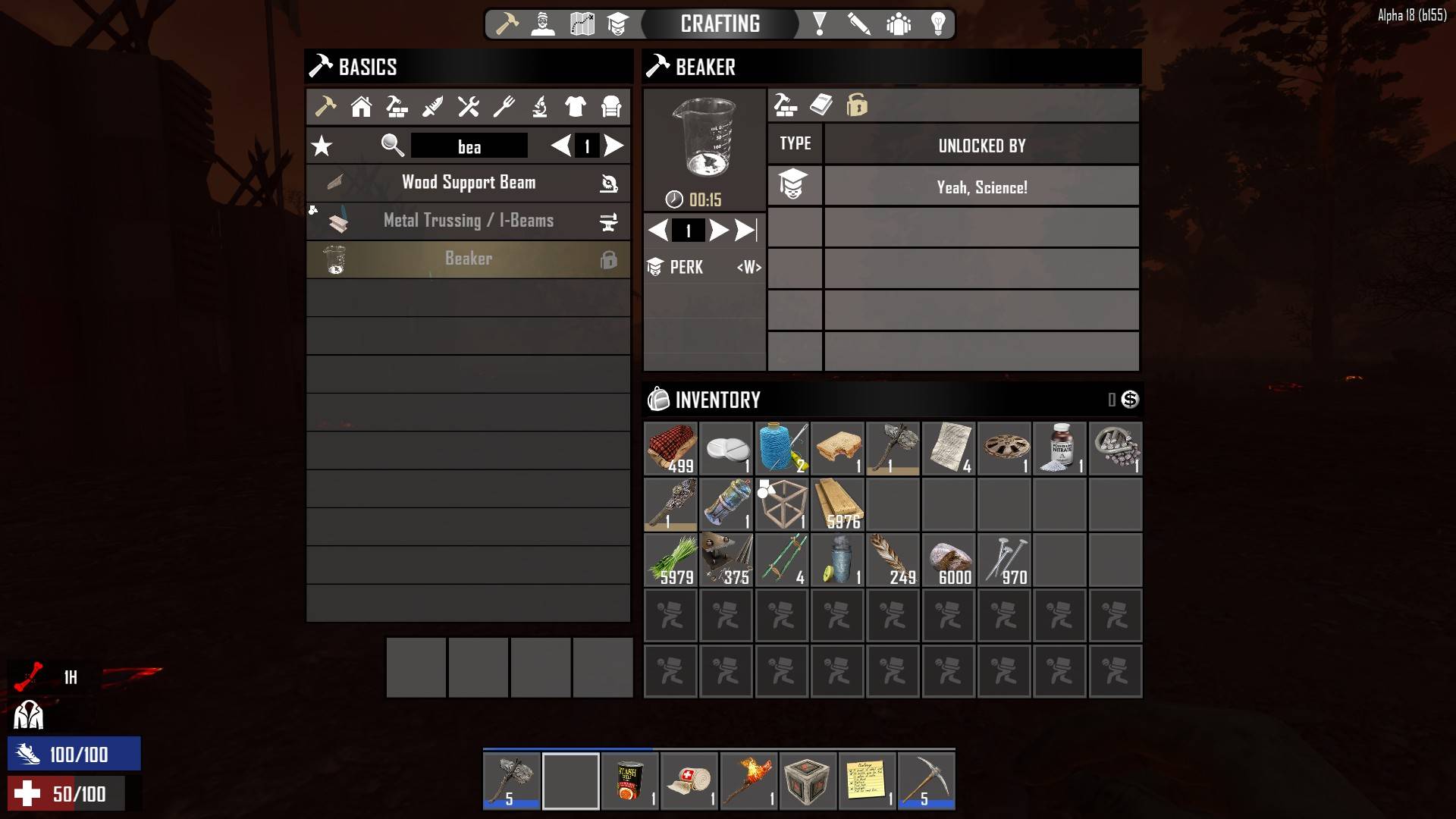The height and width of the screenshot is (819, 1456).
Task: Click the next page arrow beside recipe search
Action: click(x=612, y=146)
